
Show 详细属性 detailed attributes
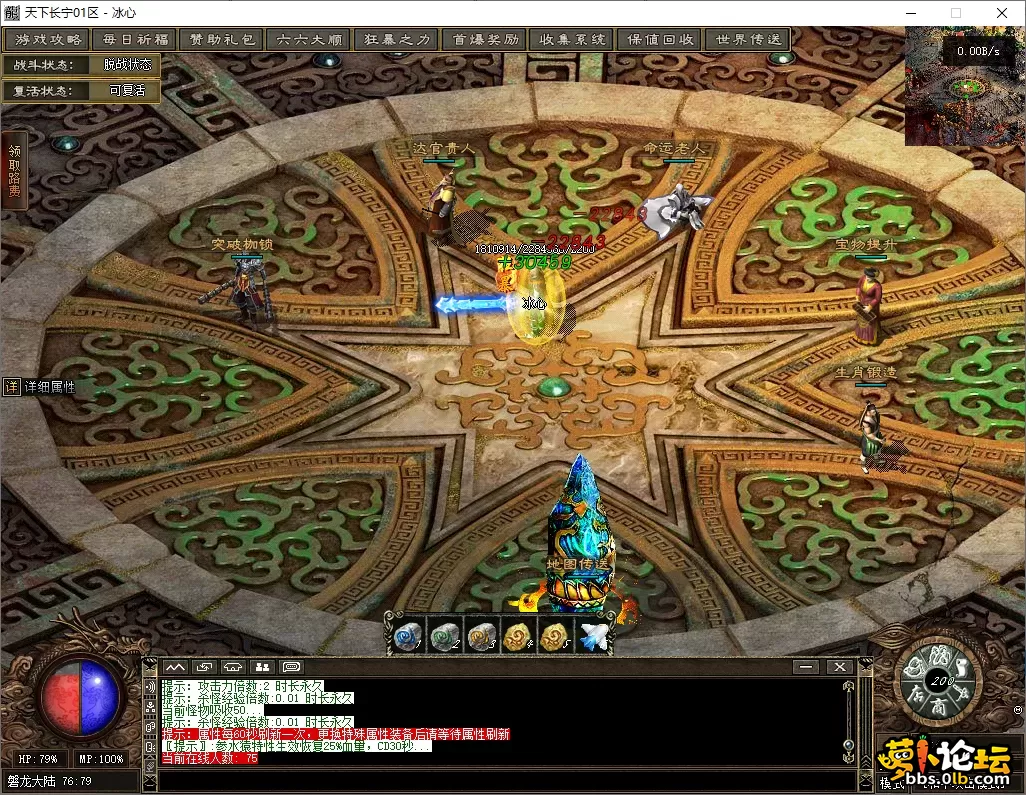(40, 387)
